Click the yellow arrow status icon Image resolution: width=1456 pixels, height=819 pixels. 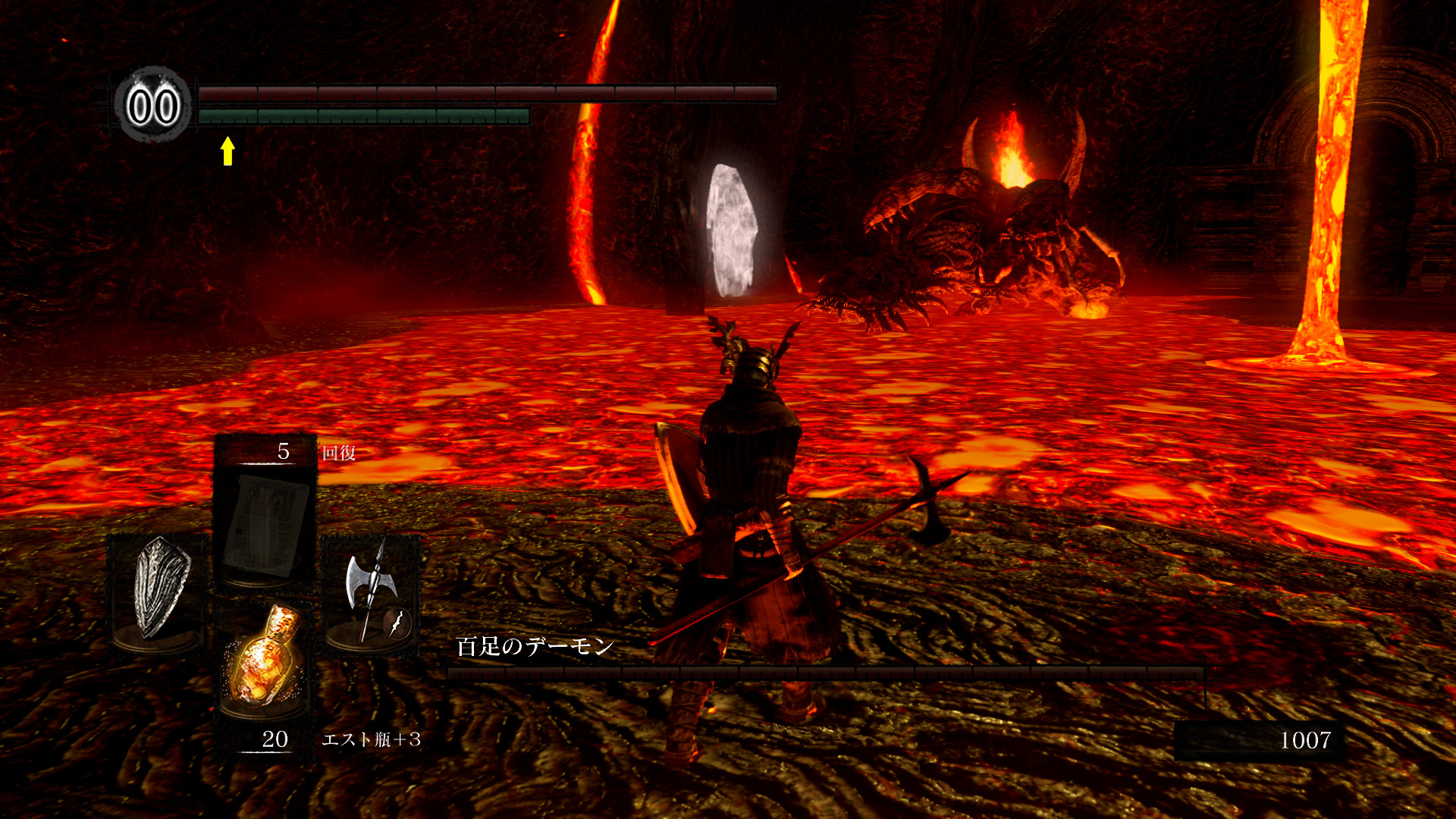[227, 150]
